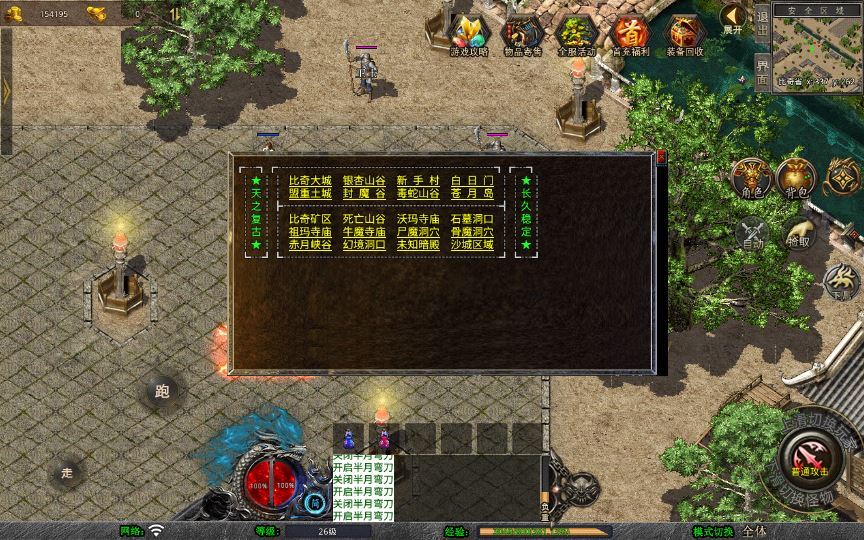
Task: Click the 展开 expand arrow
Action: 733,16
